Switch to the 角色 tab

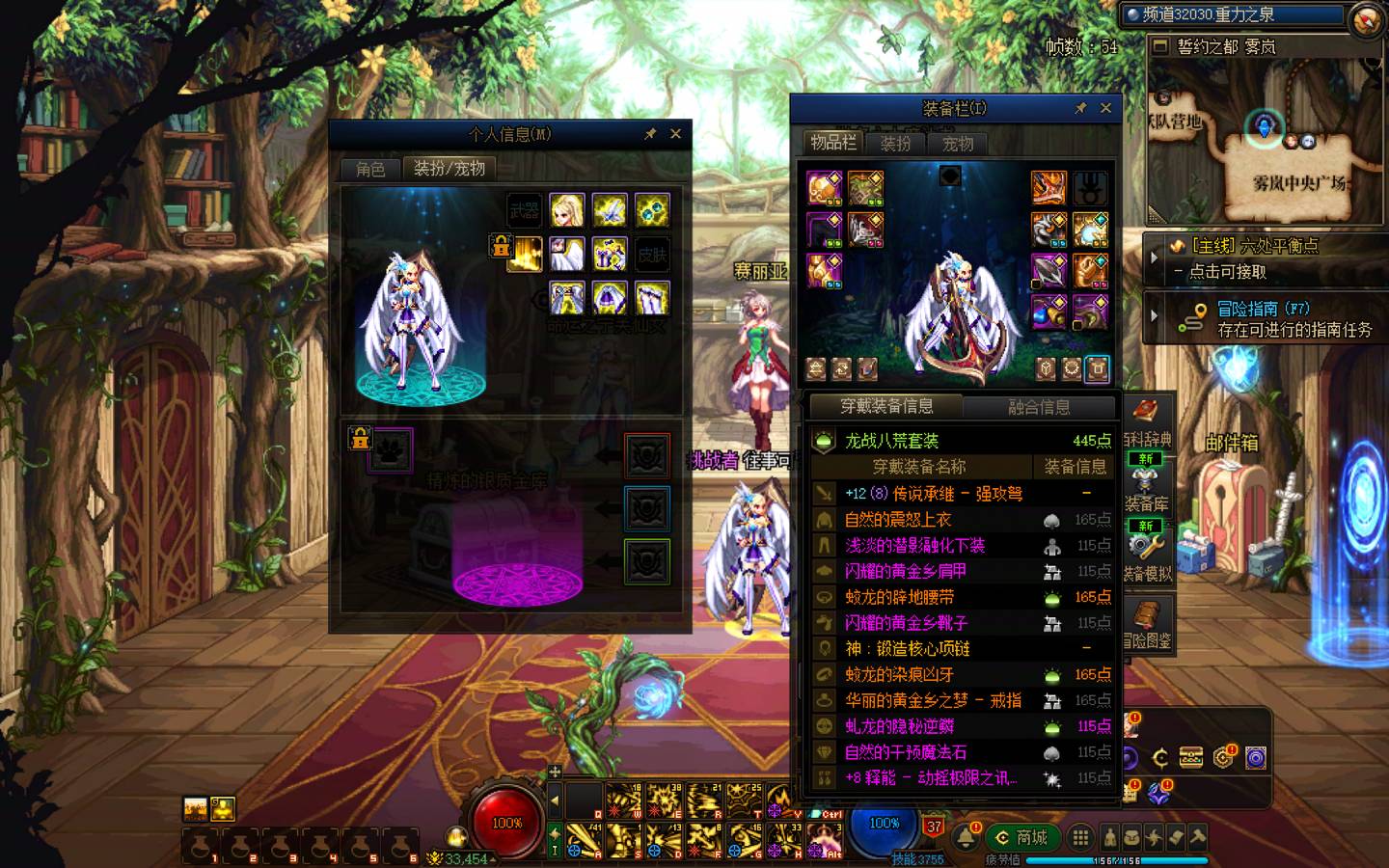click(370, 169)
